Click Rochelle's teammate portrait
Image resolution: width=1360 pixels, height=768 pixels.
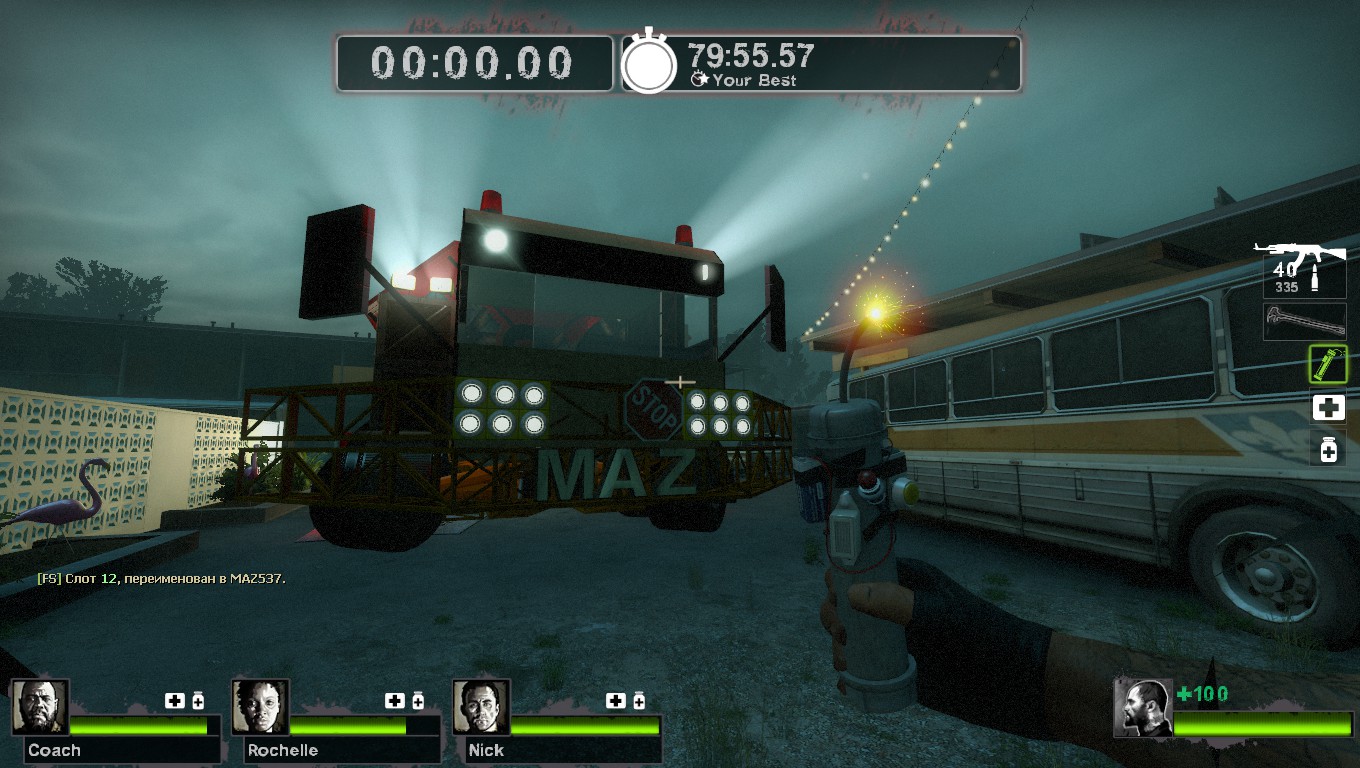click(x=261, y=707)
